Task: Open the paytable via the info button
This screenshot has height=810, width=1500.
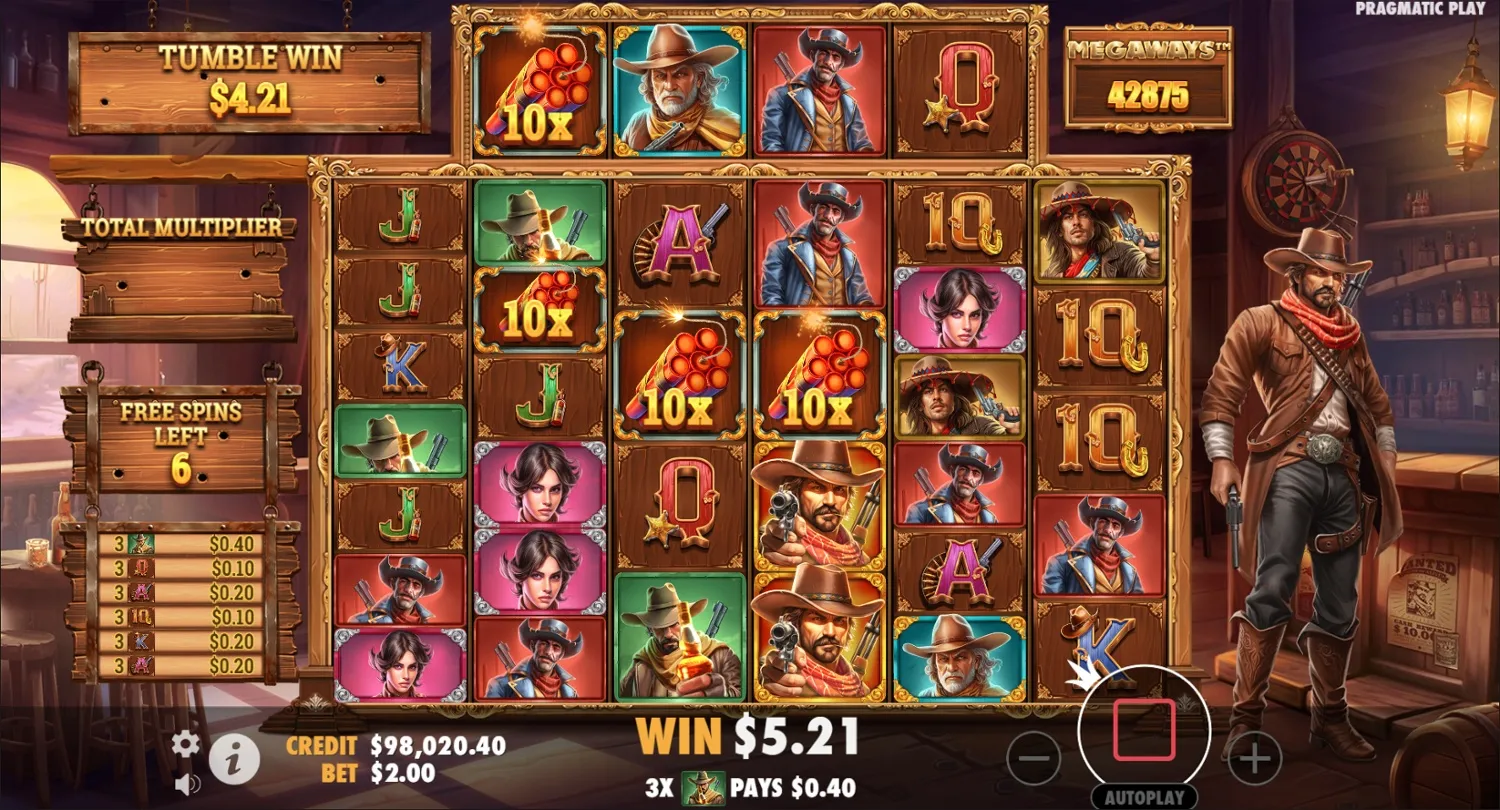Action: pos(234,757)
